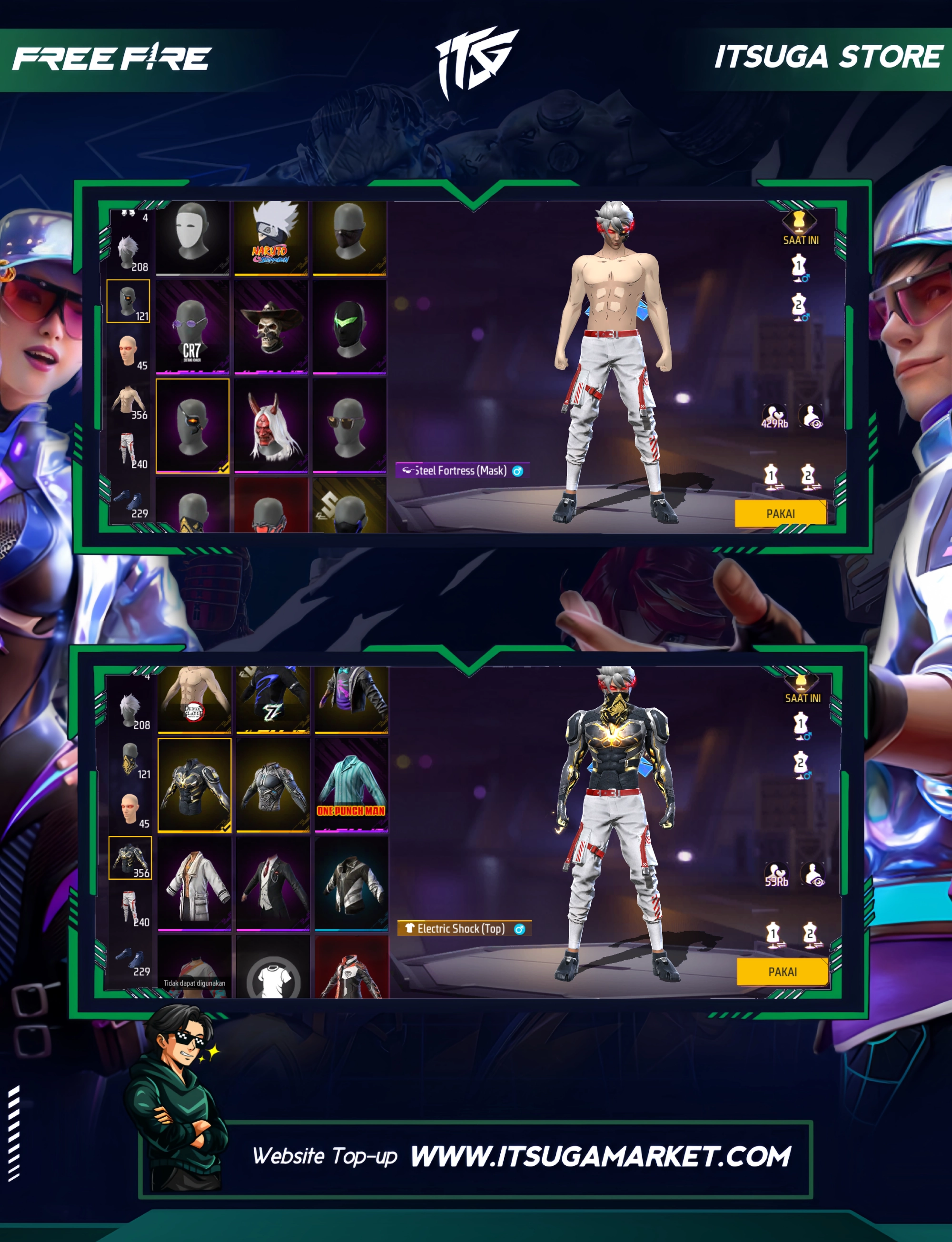Open the Electric Shock (Top) item label

(x=463, y=928)
